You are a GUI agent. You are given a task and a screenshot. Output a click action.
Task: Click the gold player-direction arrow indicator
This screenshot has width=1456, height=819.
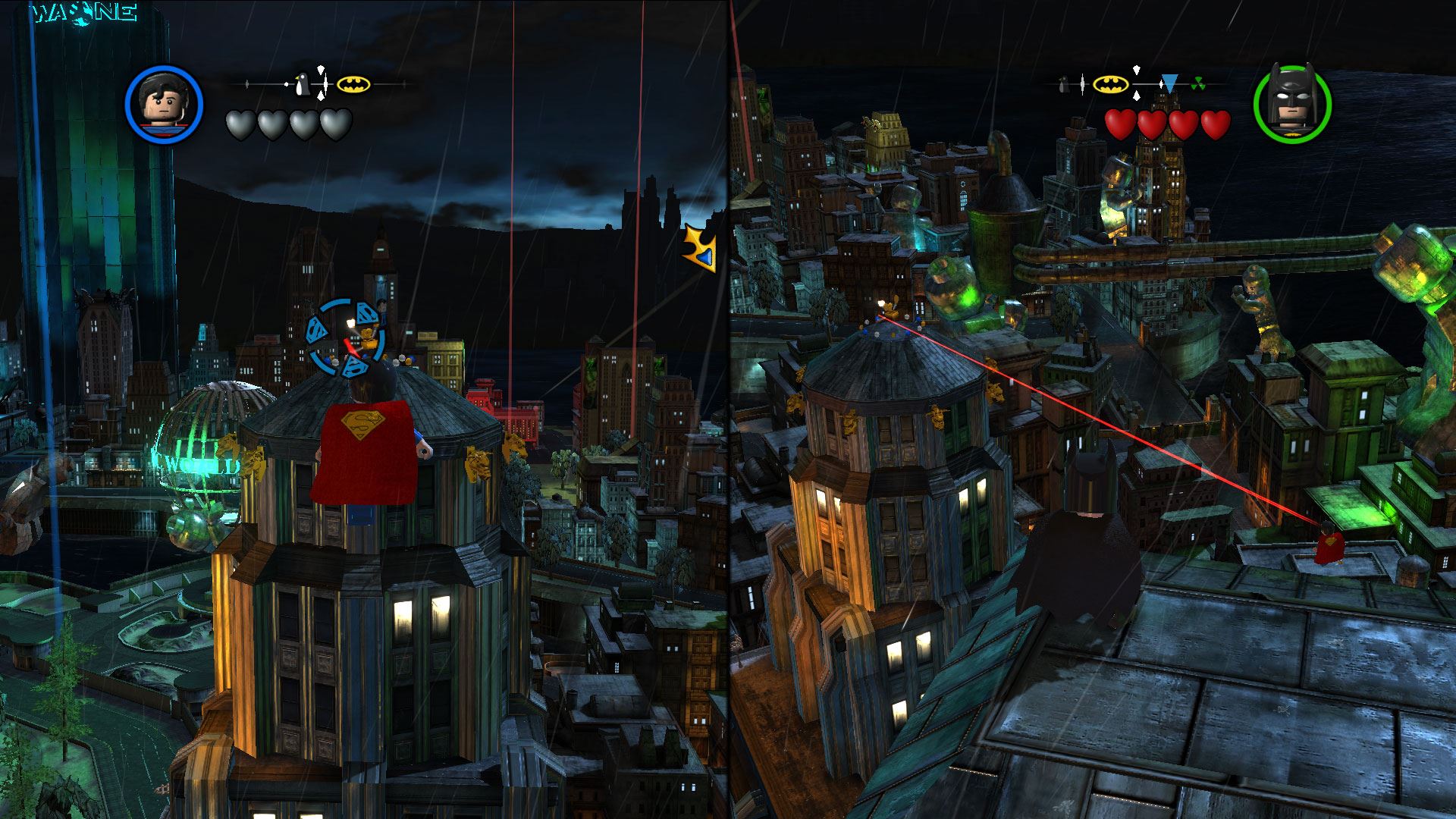(700, 249)
